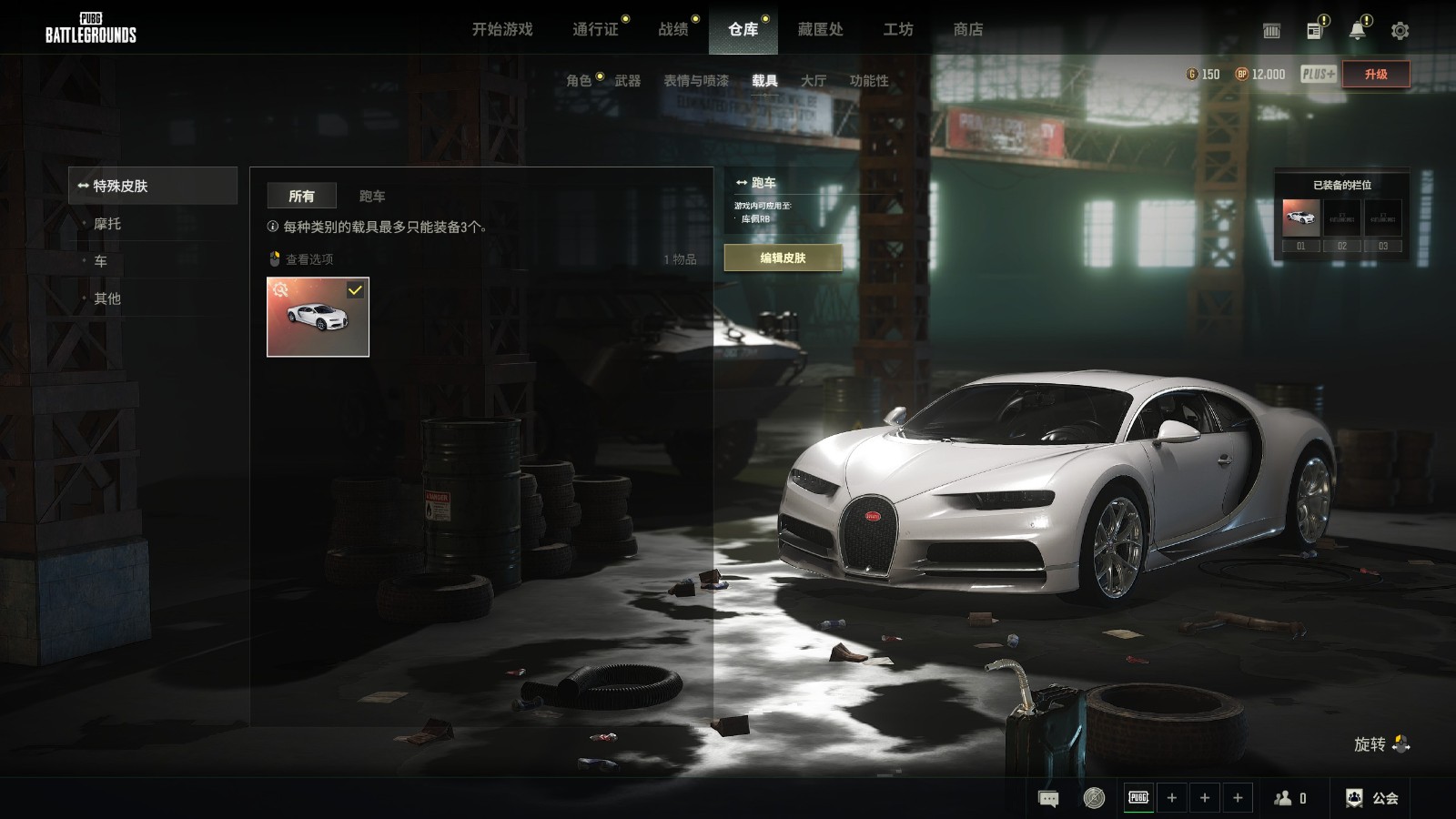This screenshot has height=819, width=1456.
Task: Switch to the 角色 character tab
Action: 579,80
